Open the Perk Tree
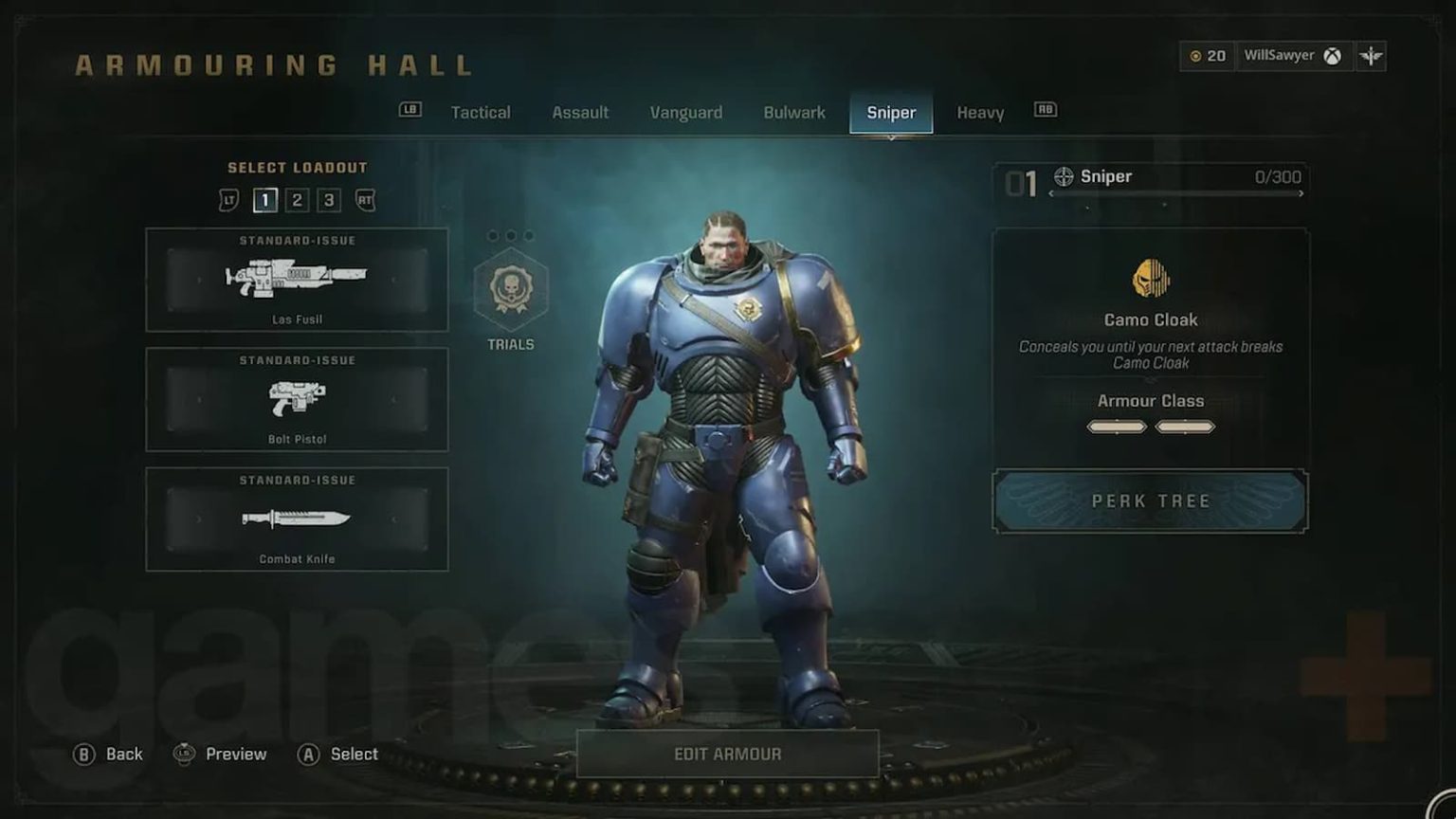 point(1150,500)
